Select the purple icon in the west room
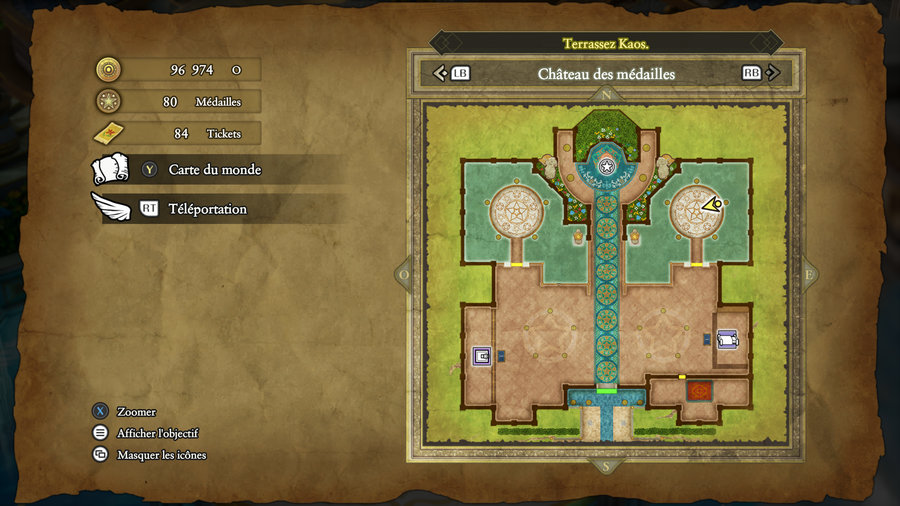Screen dimensions: 900x506 482,355
